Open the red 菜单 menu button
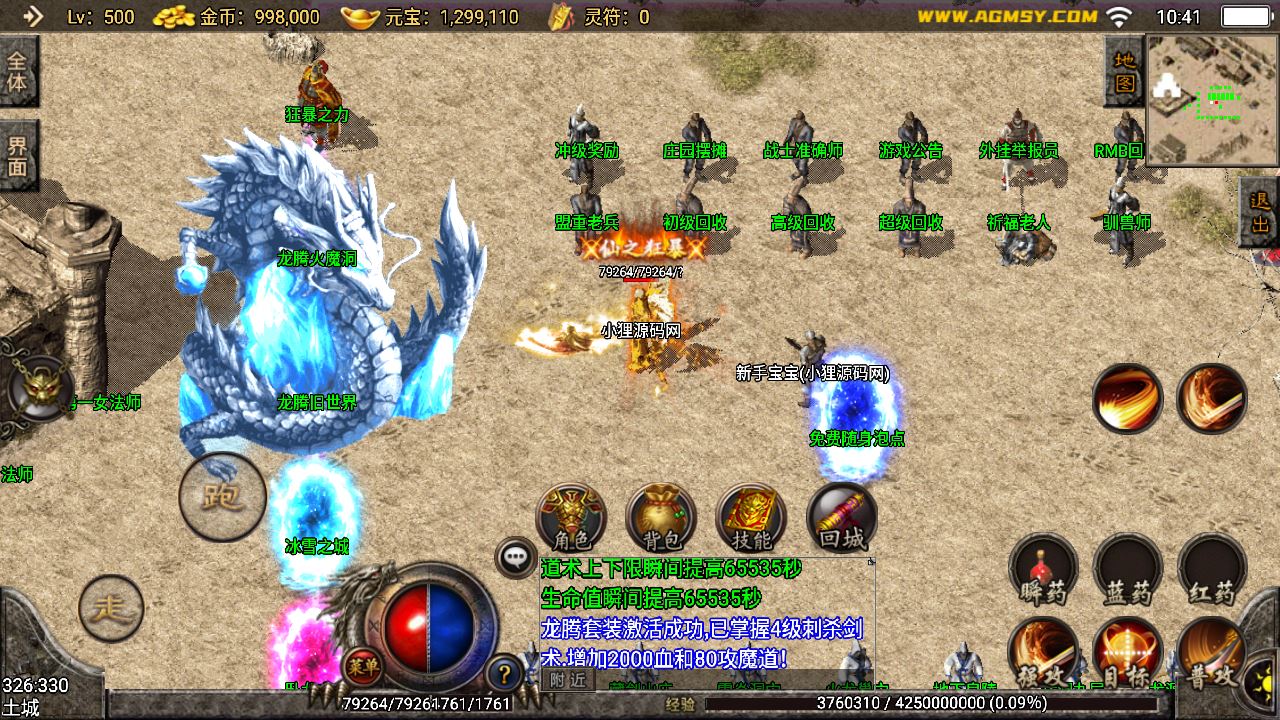1280x720 pixels. (361, 664)
